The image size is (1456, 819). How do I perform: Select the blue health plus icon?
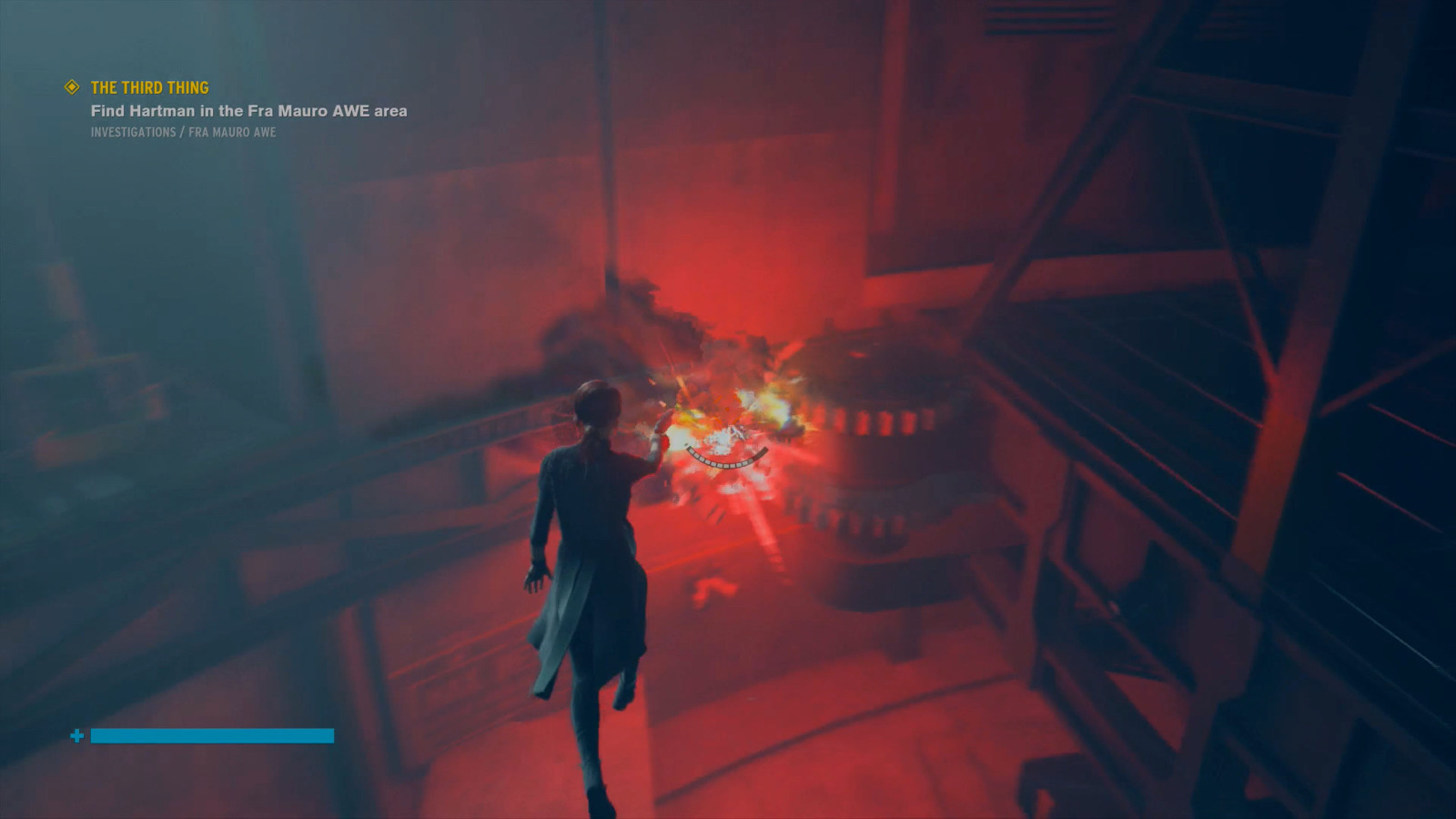tap(78, 735)
